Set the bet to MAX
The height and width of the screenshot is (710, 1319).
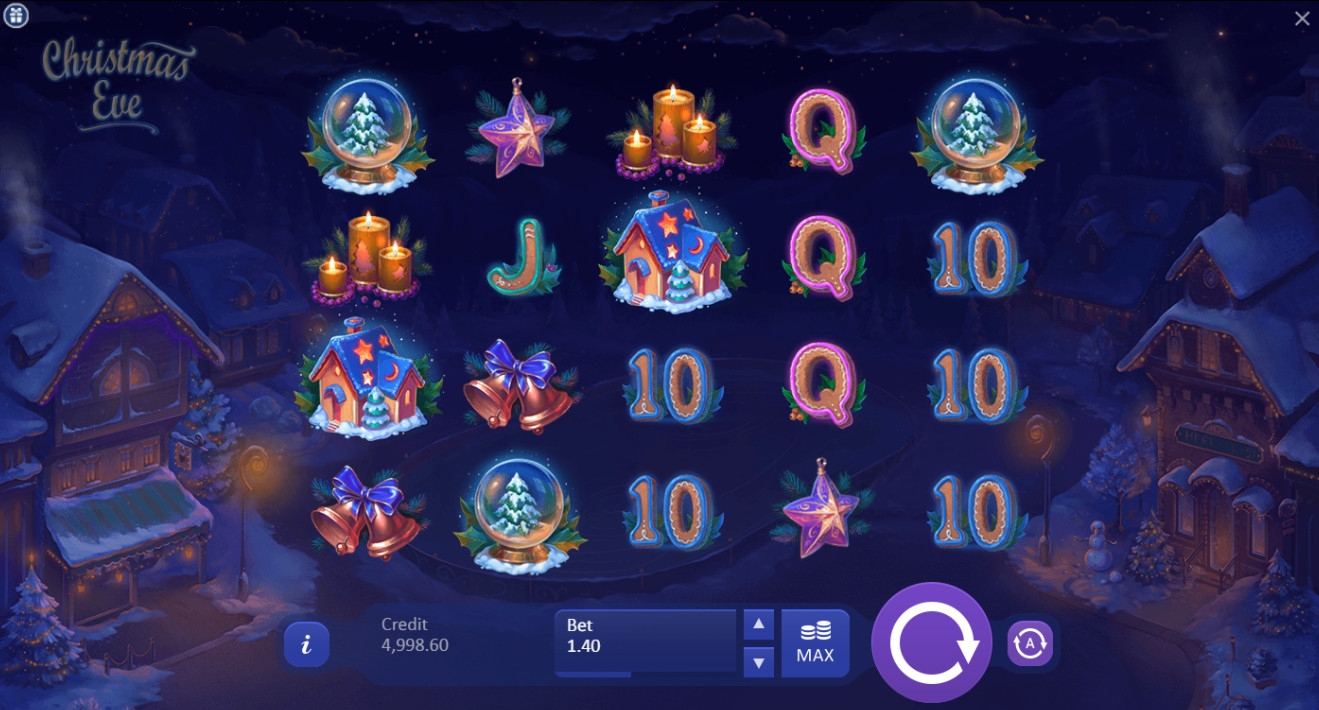coord(815,643)
